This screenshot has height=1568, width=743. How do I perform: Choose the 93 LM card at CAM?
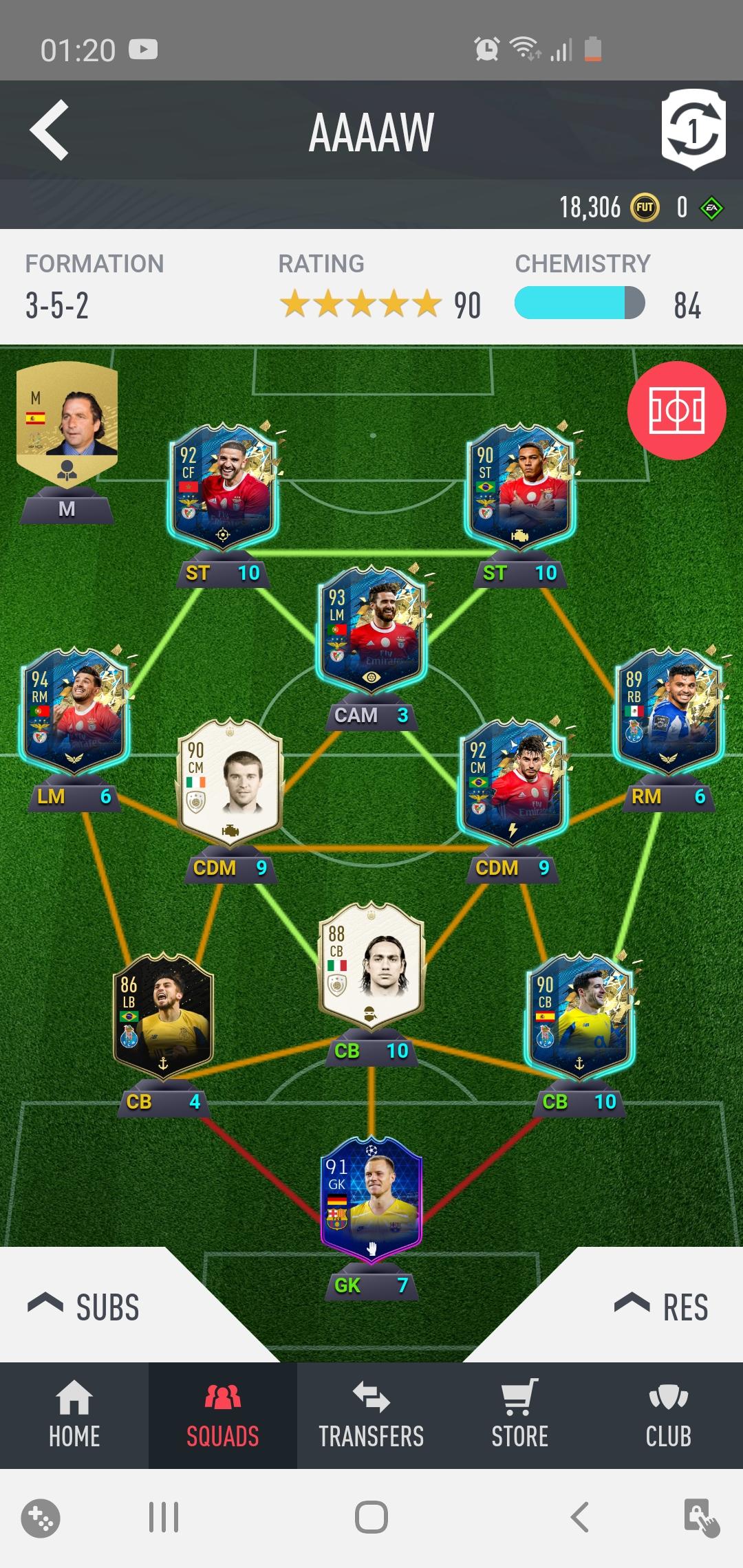[x=371, y=629]
